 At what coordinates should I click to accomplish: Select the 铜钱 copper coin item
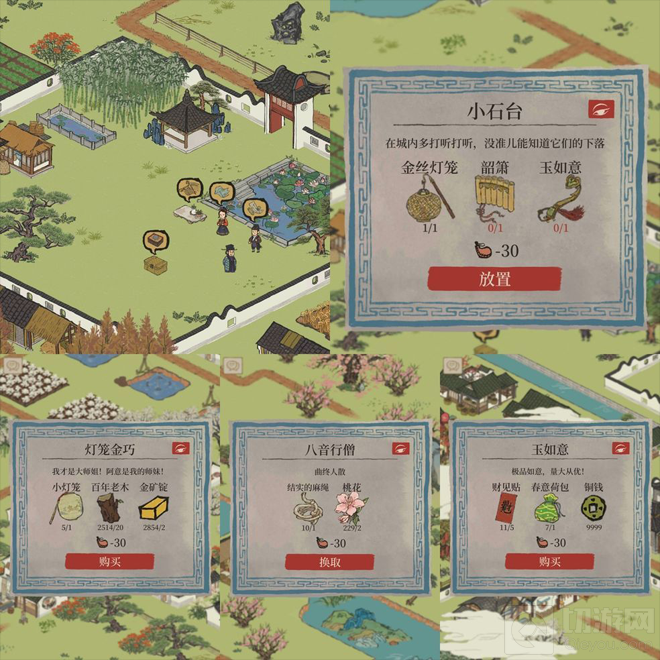tap(592, 510)
